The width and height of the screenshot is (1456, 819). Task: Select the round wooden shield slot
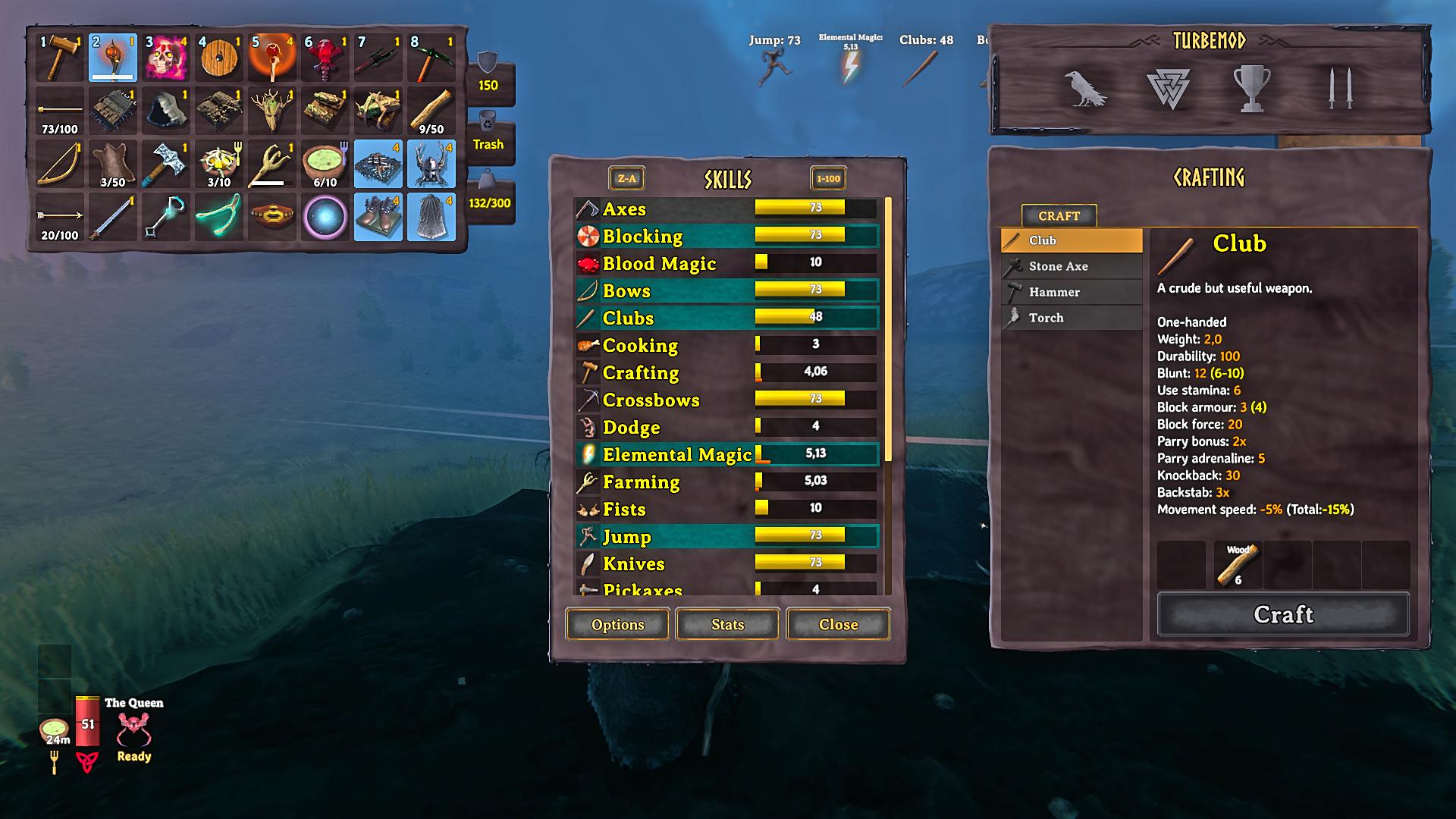click(x=219, y=58)
